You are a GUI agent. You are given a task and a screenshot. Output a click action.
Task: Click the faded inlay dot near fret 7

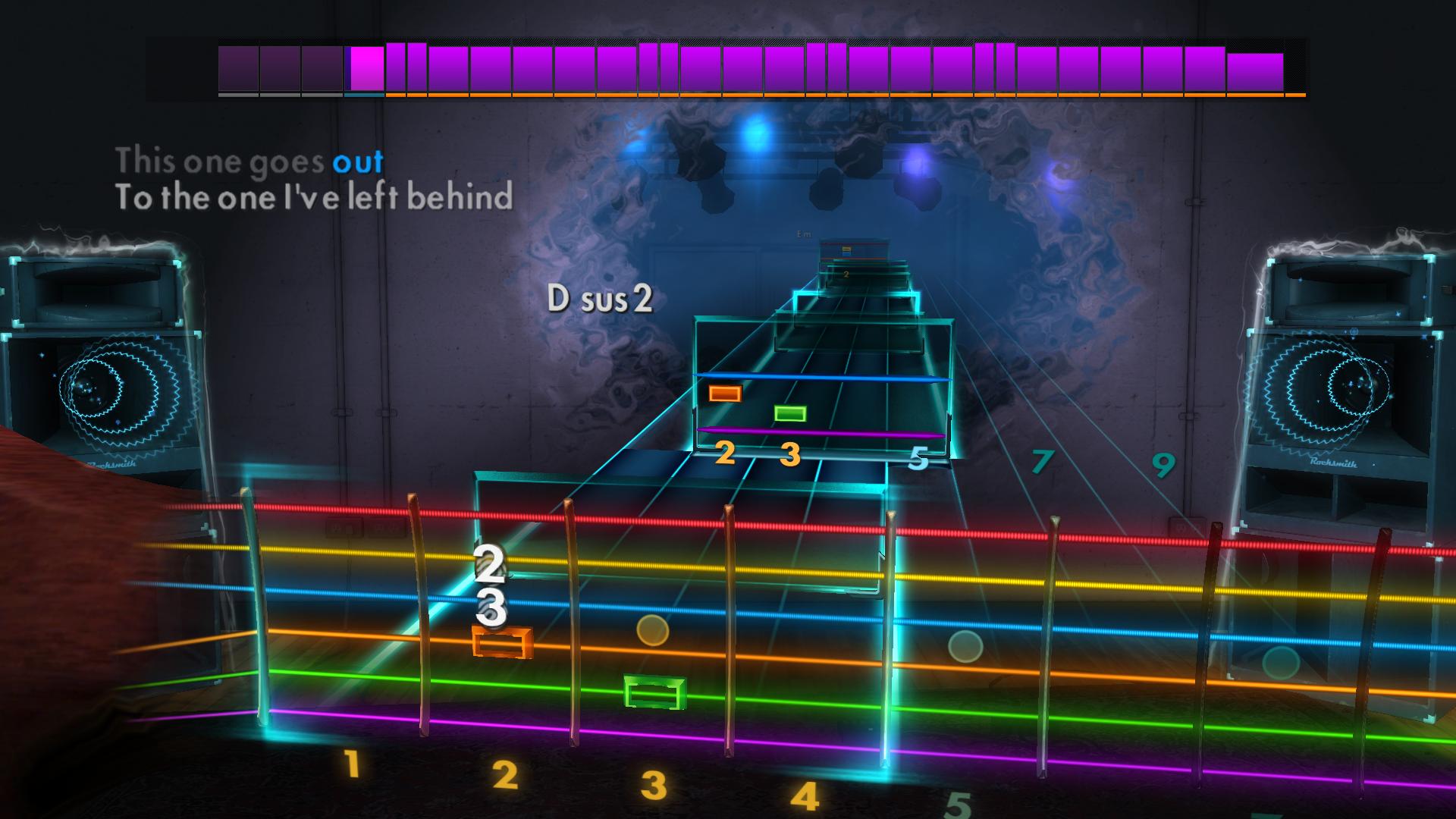point(963,645)
